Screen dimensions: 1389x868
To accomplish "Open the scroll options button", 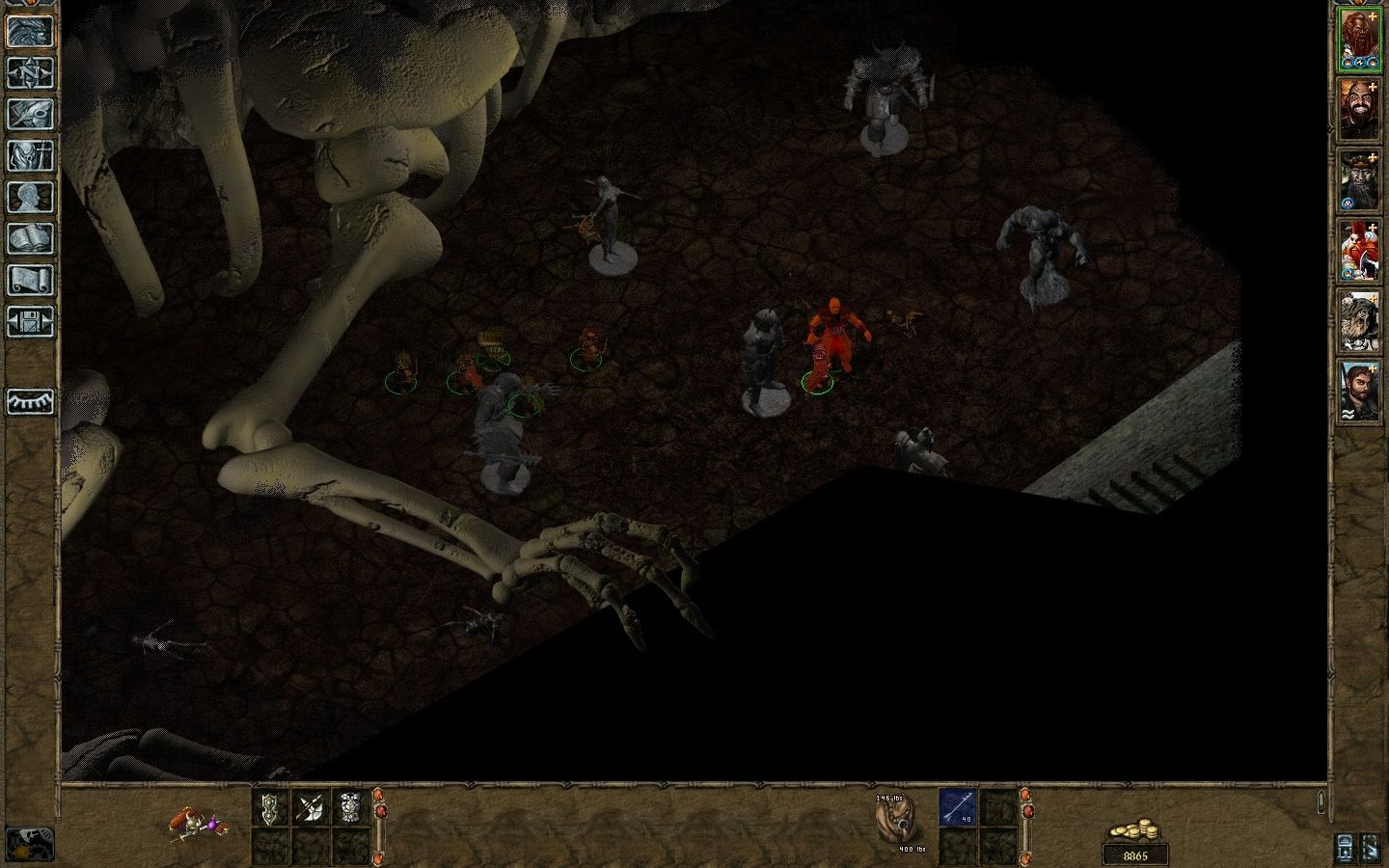I will tap(29, 280).
